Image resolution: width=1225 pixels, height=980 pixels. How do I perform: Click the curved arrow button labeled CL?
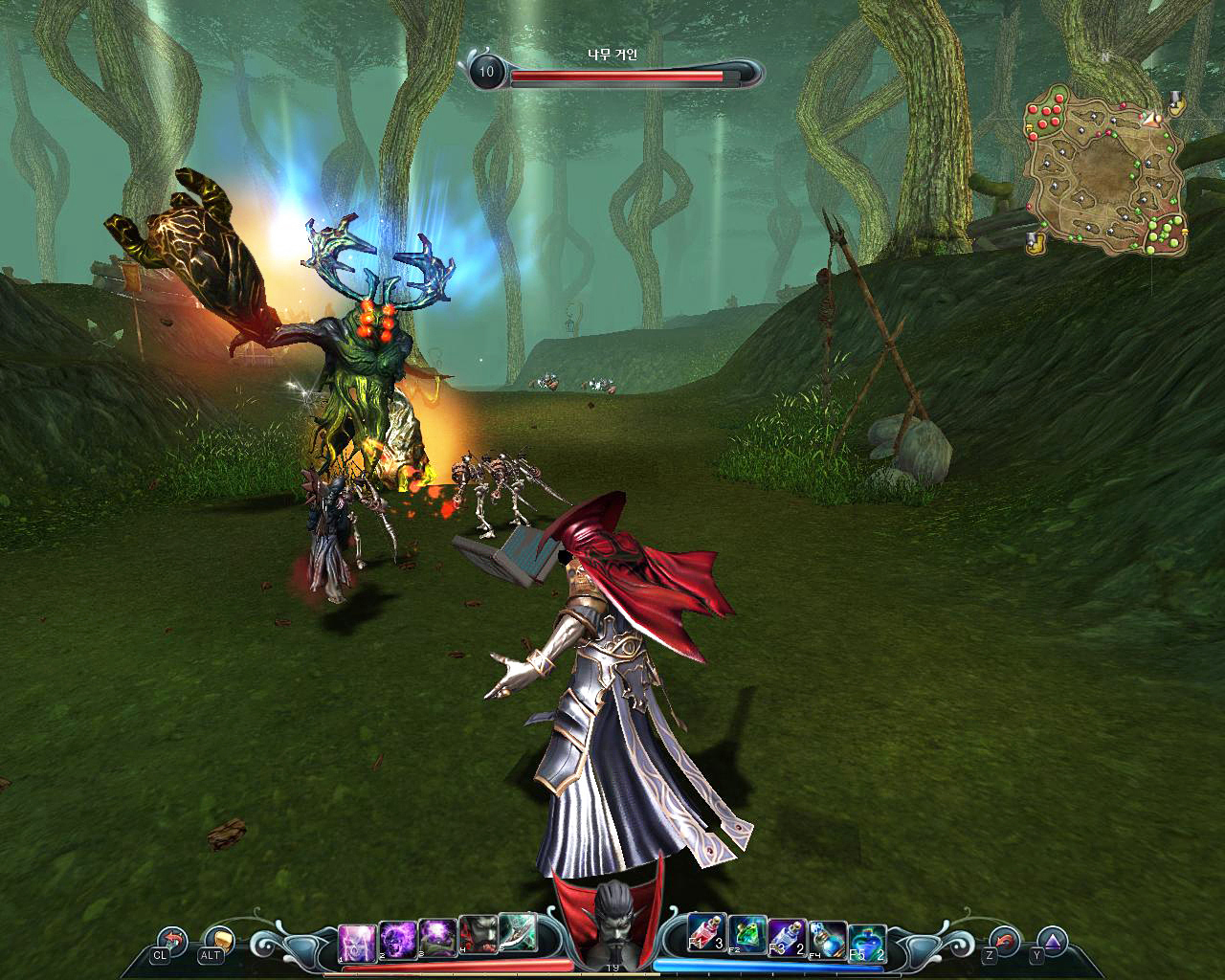click(172, 941)
